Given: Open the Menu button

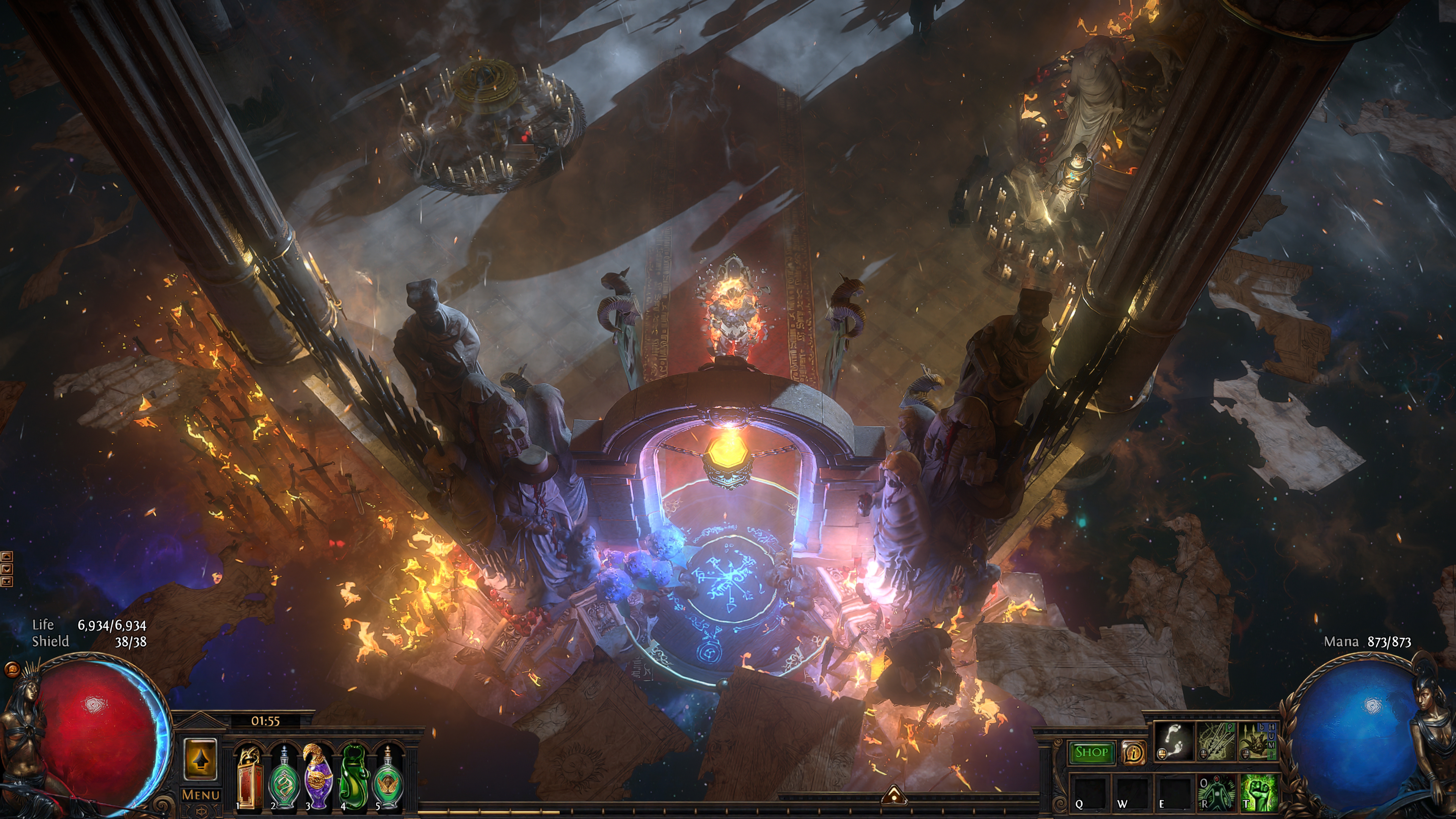Looking at the screenshot, I should 201,795.
